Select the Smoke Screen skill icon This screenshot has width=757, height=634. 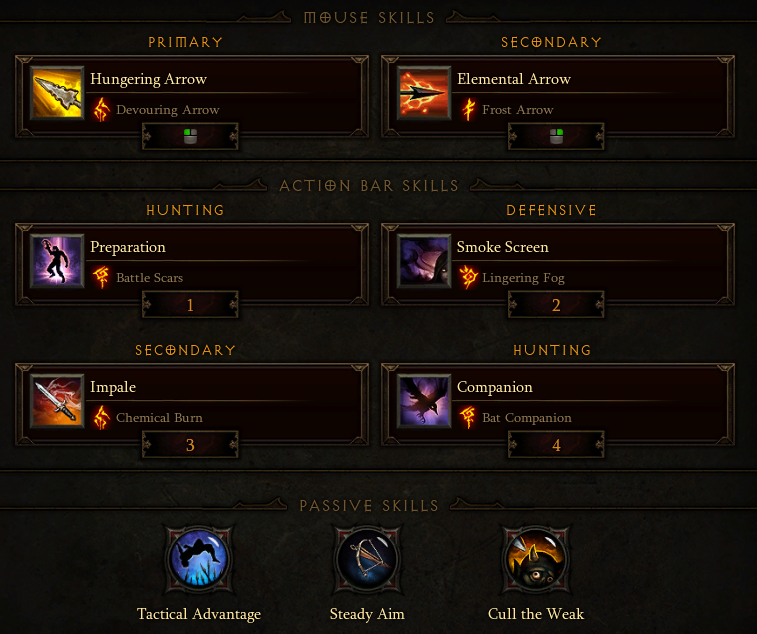coord(424,261)
